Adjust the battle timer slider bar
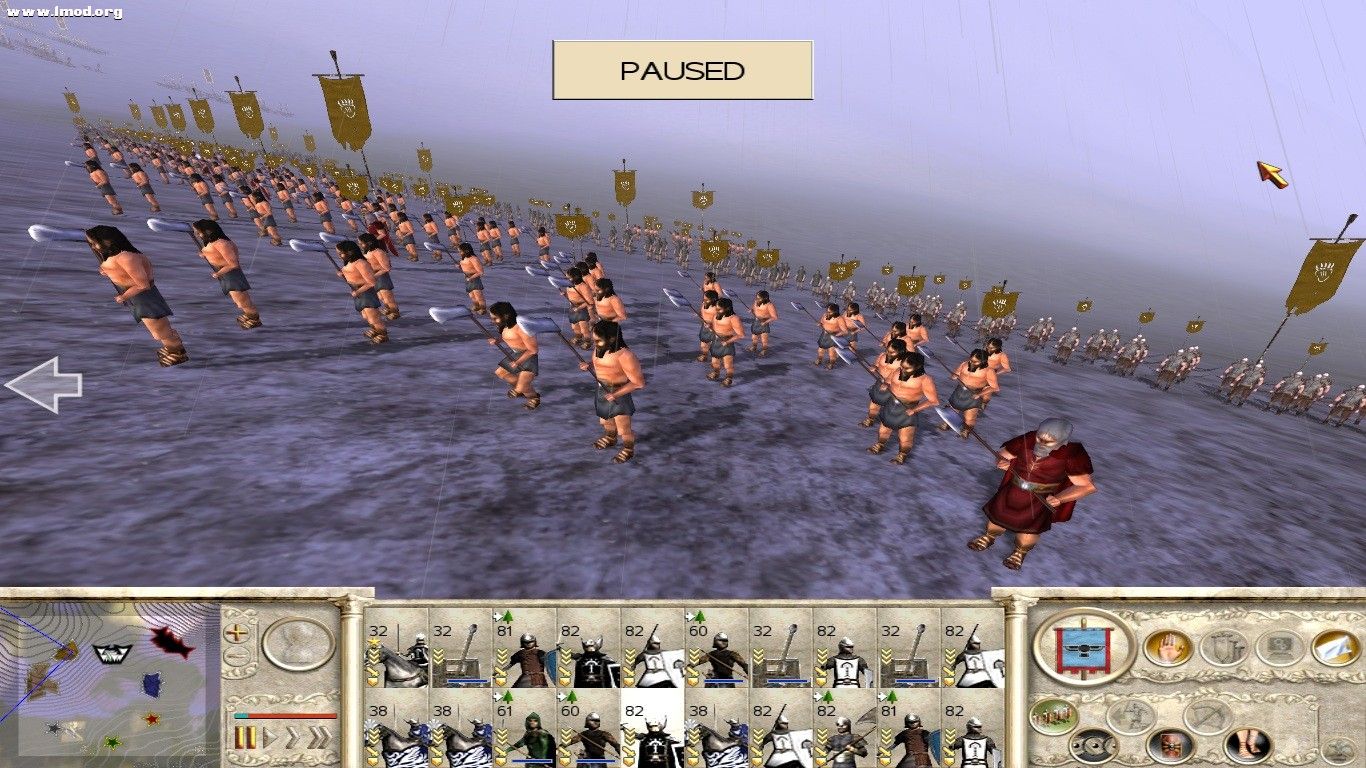 point(285,715)
